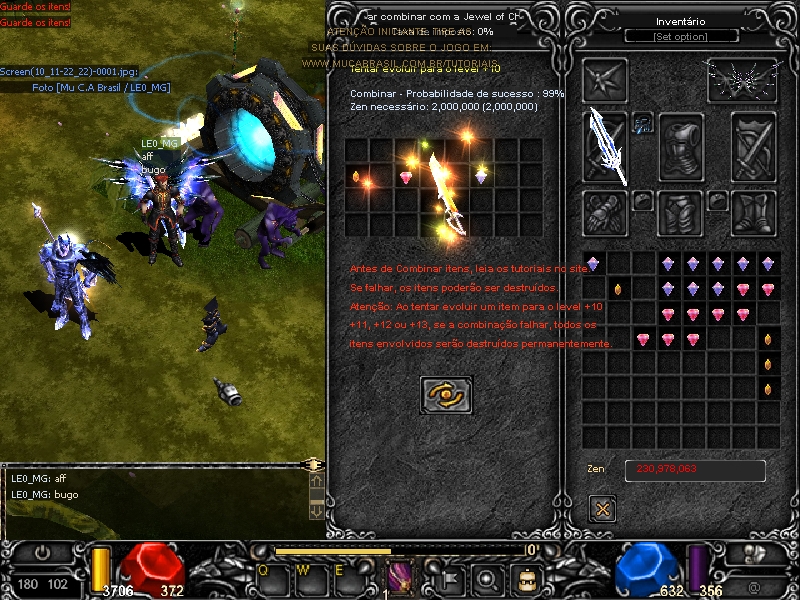This screenshot has width=800, height=600.
Task: Click the pants equipment slot
Action: pyautogui.click(x=680, y=211)
